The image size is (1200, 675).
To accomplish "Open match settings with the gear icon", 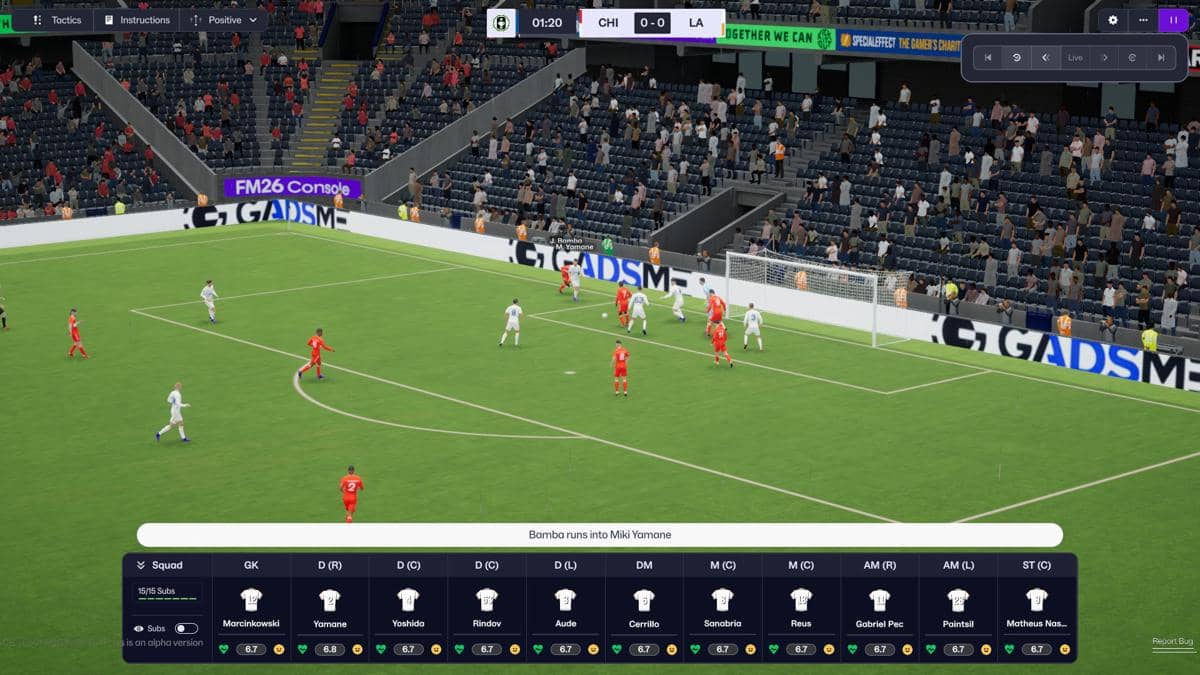I will pyautogui.click(x=1114, y=20).
